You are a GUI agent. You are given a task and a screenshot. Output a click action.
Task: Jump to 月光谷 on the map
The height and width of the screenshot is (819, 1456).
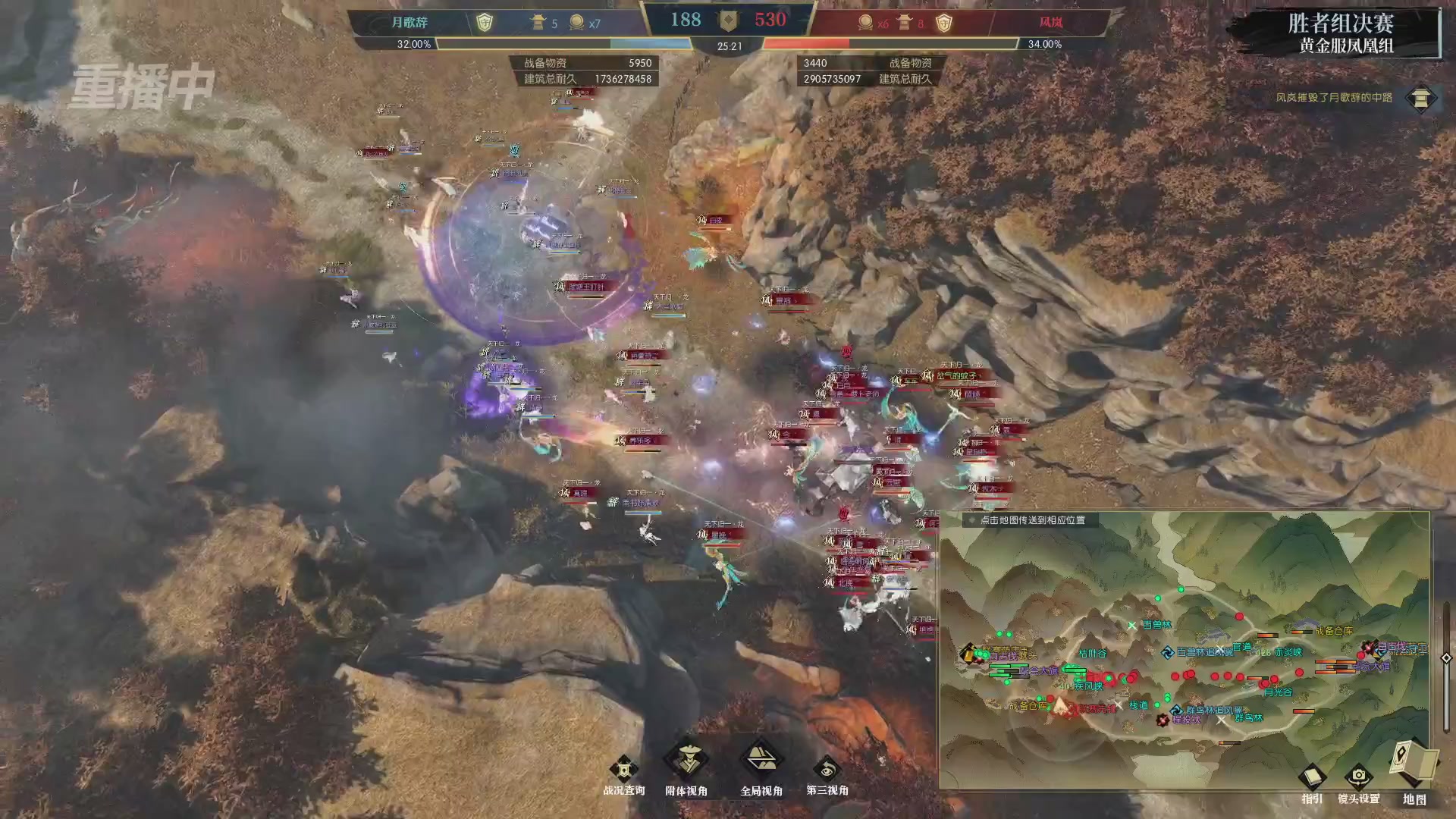(x=1278, y=692)
